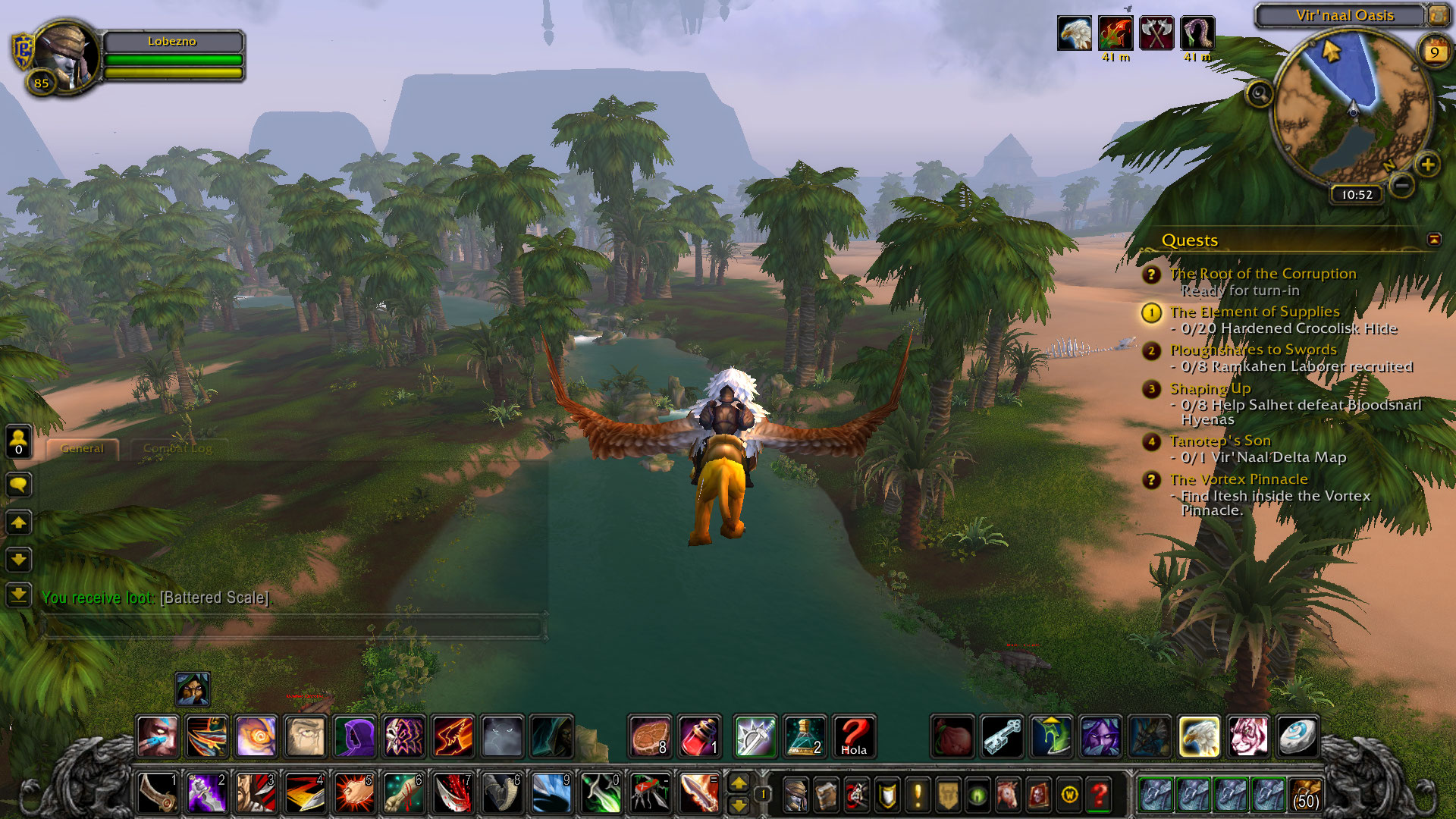Run the Hola macro
The height and width of the screenshot is (819, 1456).
(x=853, y=736)
